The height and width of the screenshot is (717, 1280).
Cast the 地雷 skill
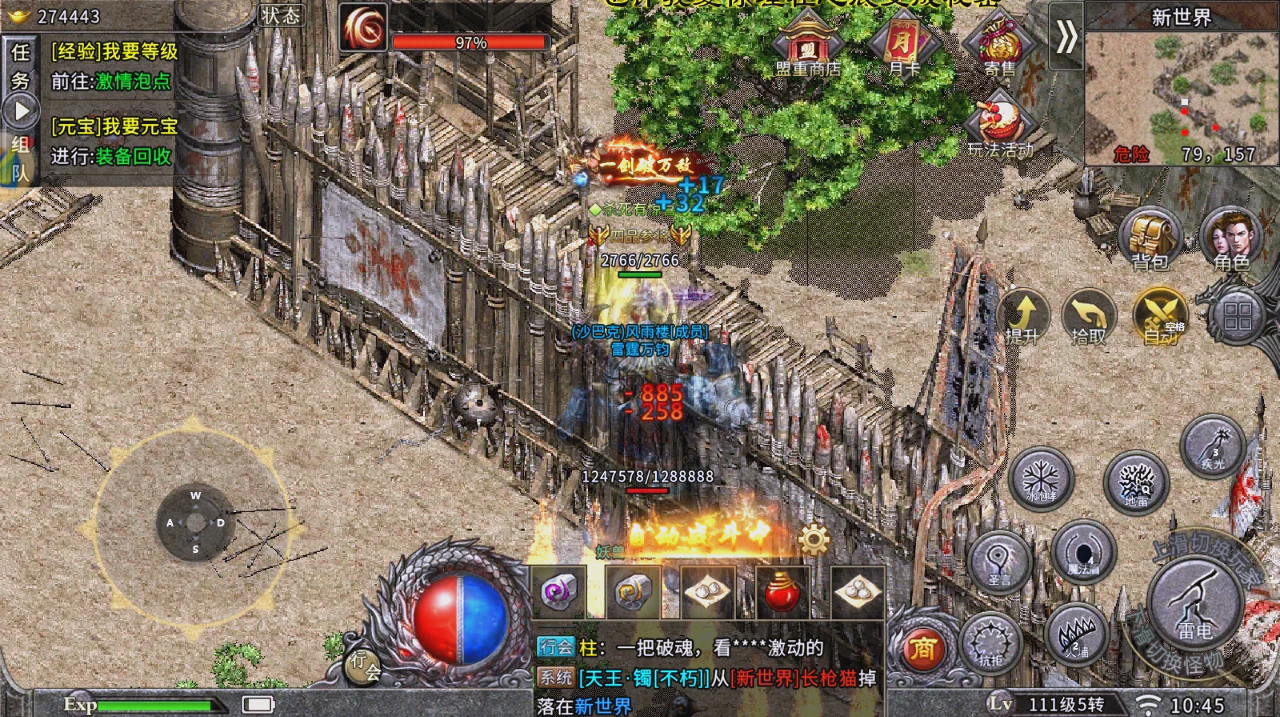tap(1136, 482)
